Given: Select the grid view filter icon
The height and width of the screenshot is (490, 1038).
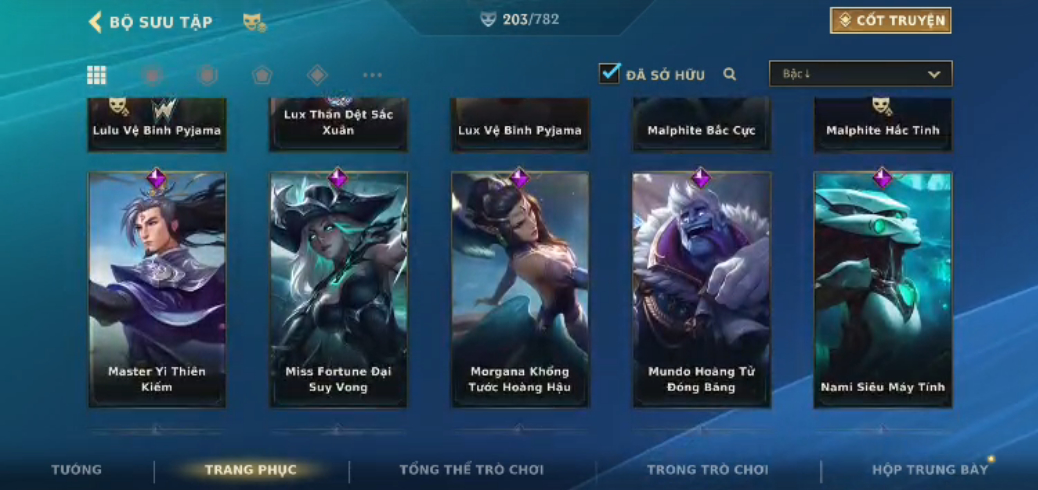Looking at the screenshot, I should tap(97, 75).
